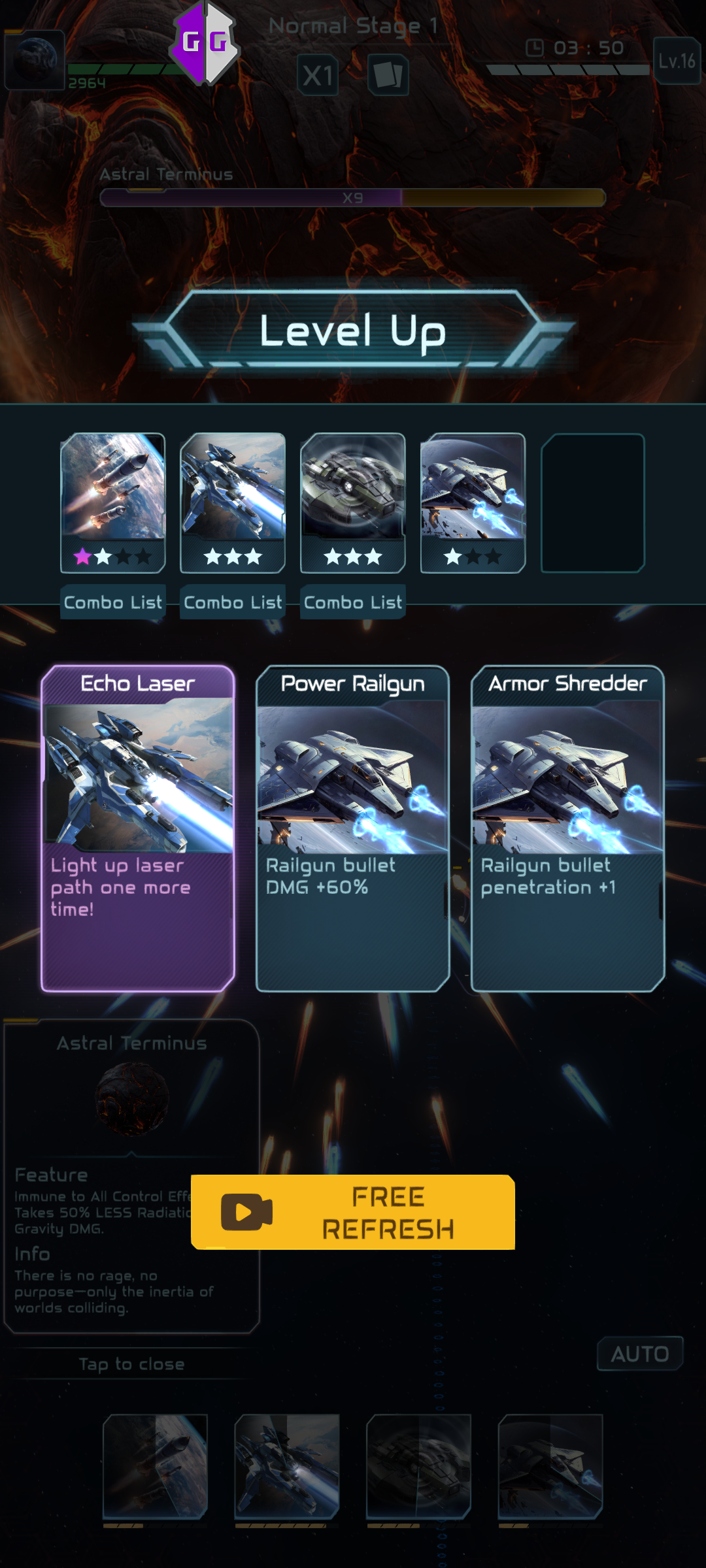
Task: Choose the Echo Laser upgrade card
Action: [x=138, y=828]
